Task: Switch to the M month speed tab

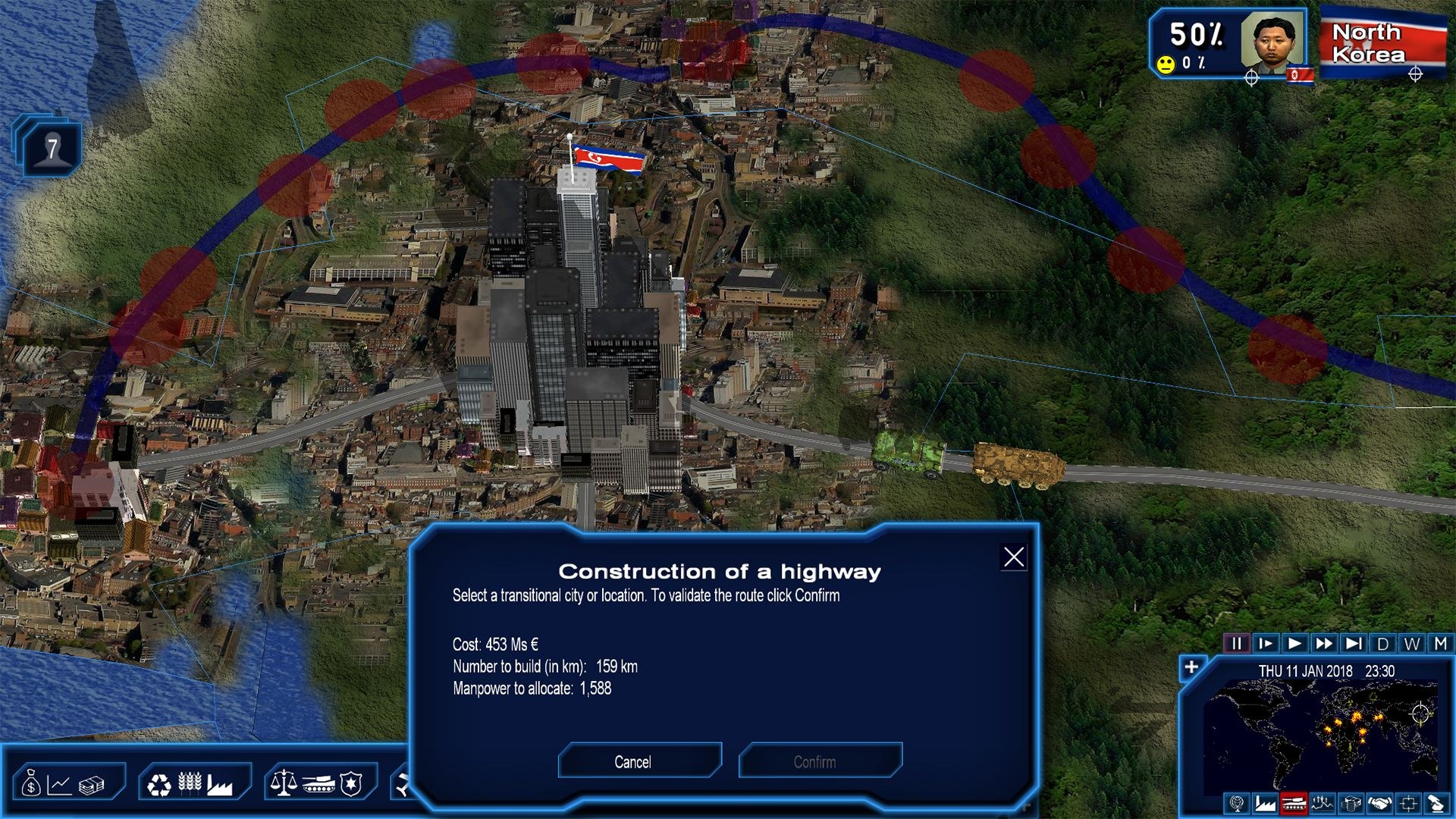Action: tap(1441, 644)
